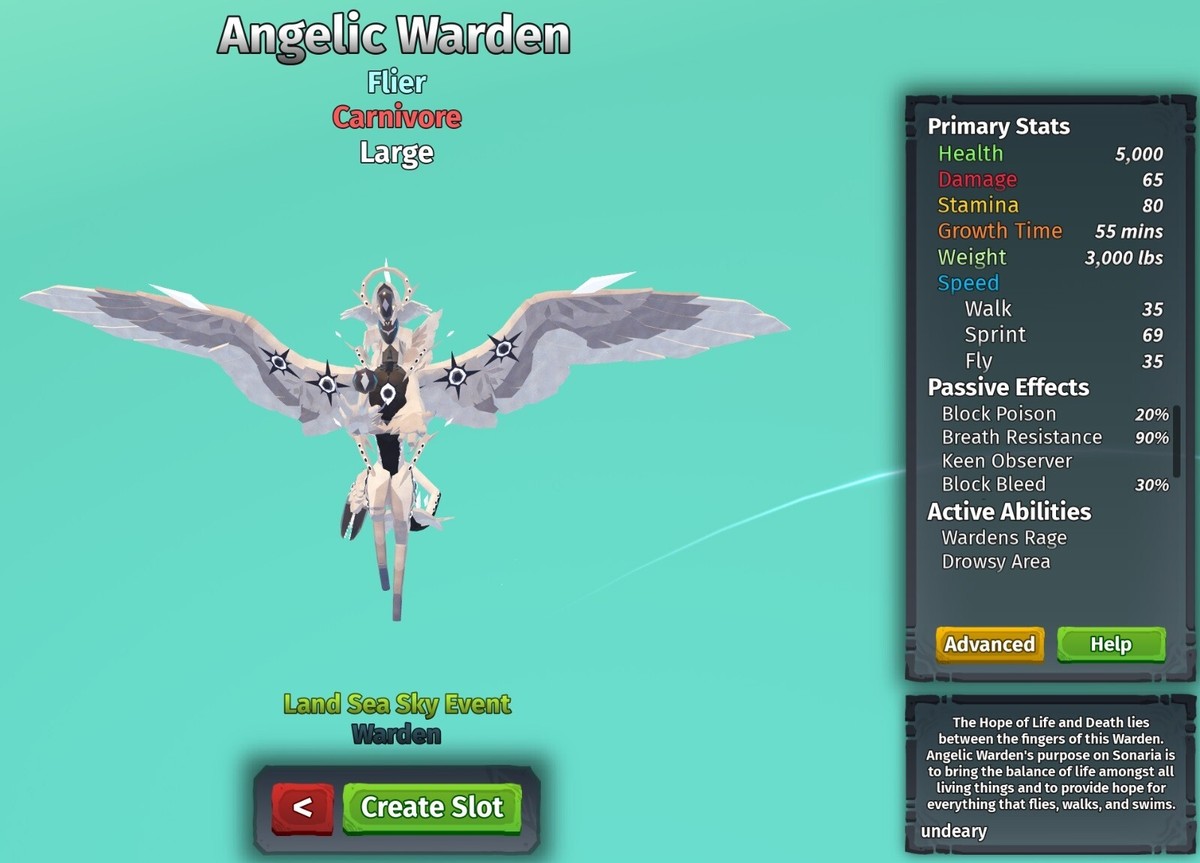Click the green Create Slot button
The height and width of the screenshot is (863, 1200).
(431, 807)
